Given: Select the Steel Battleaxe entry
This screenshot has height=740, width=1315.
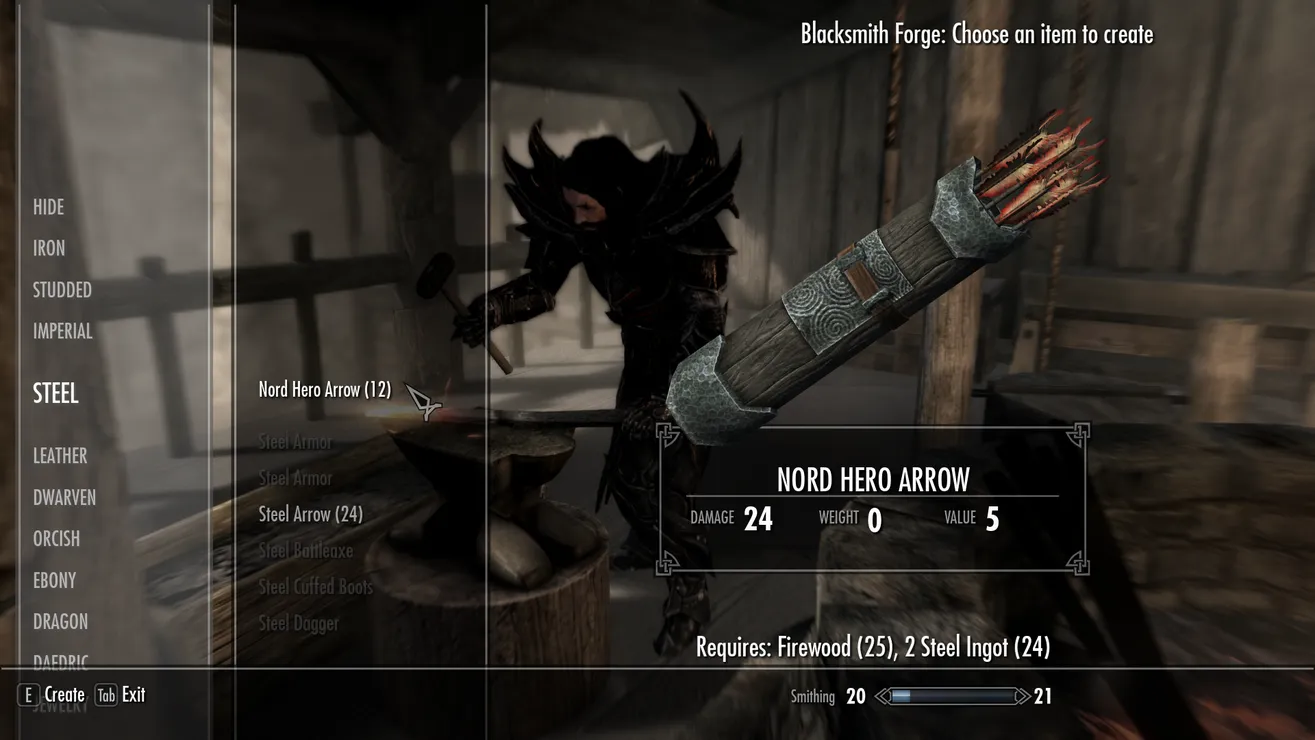Looking at the screenshot, I should coord(305,550).
